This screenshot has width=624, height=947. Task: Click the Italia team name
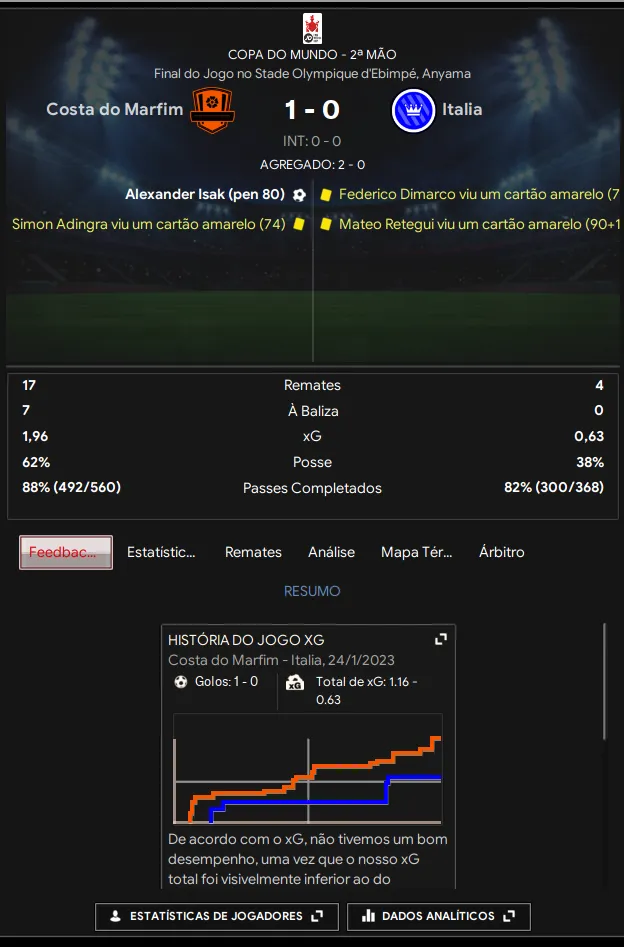(462, 109)
